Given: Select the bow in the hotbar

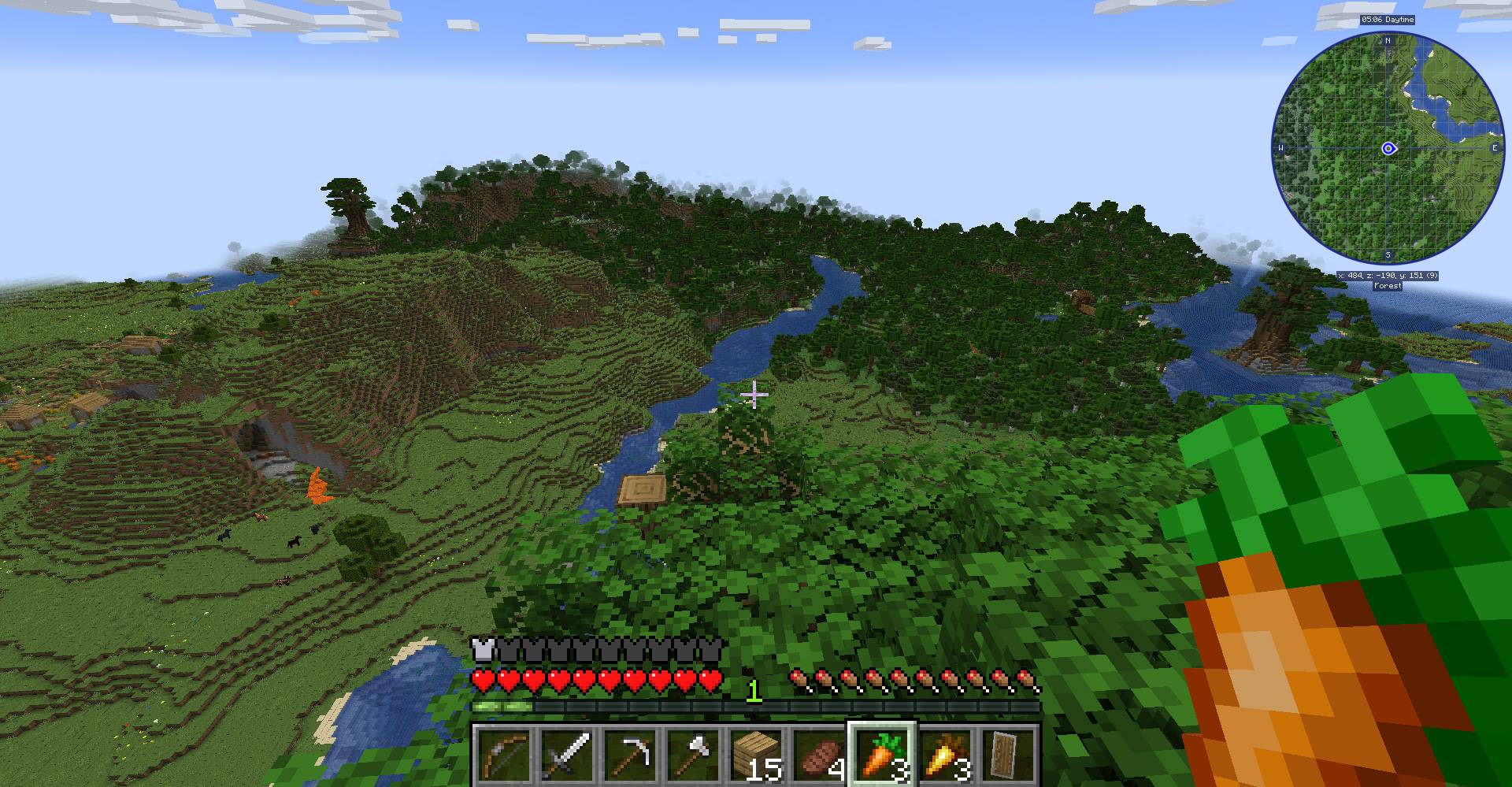Looking at the screenshot, I should pos(506,752).
